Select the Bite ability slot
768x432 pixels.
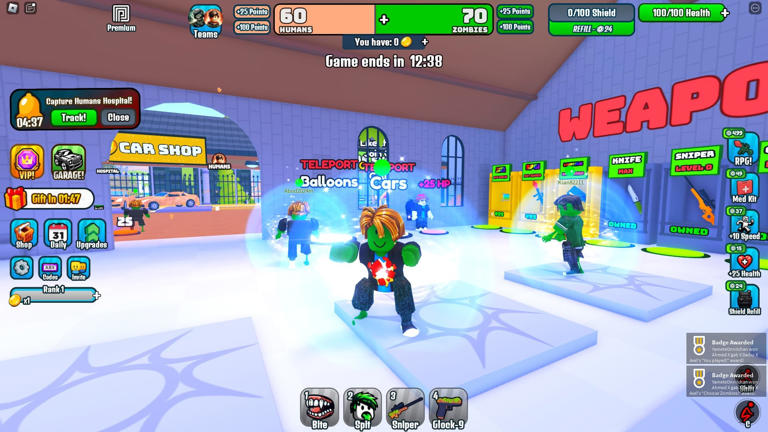click(x=319, y=408)
